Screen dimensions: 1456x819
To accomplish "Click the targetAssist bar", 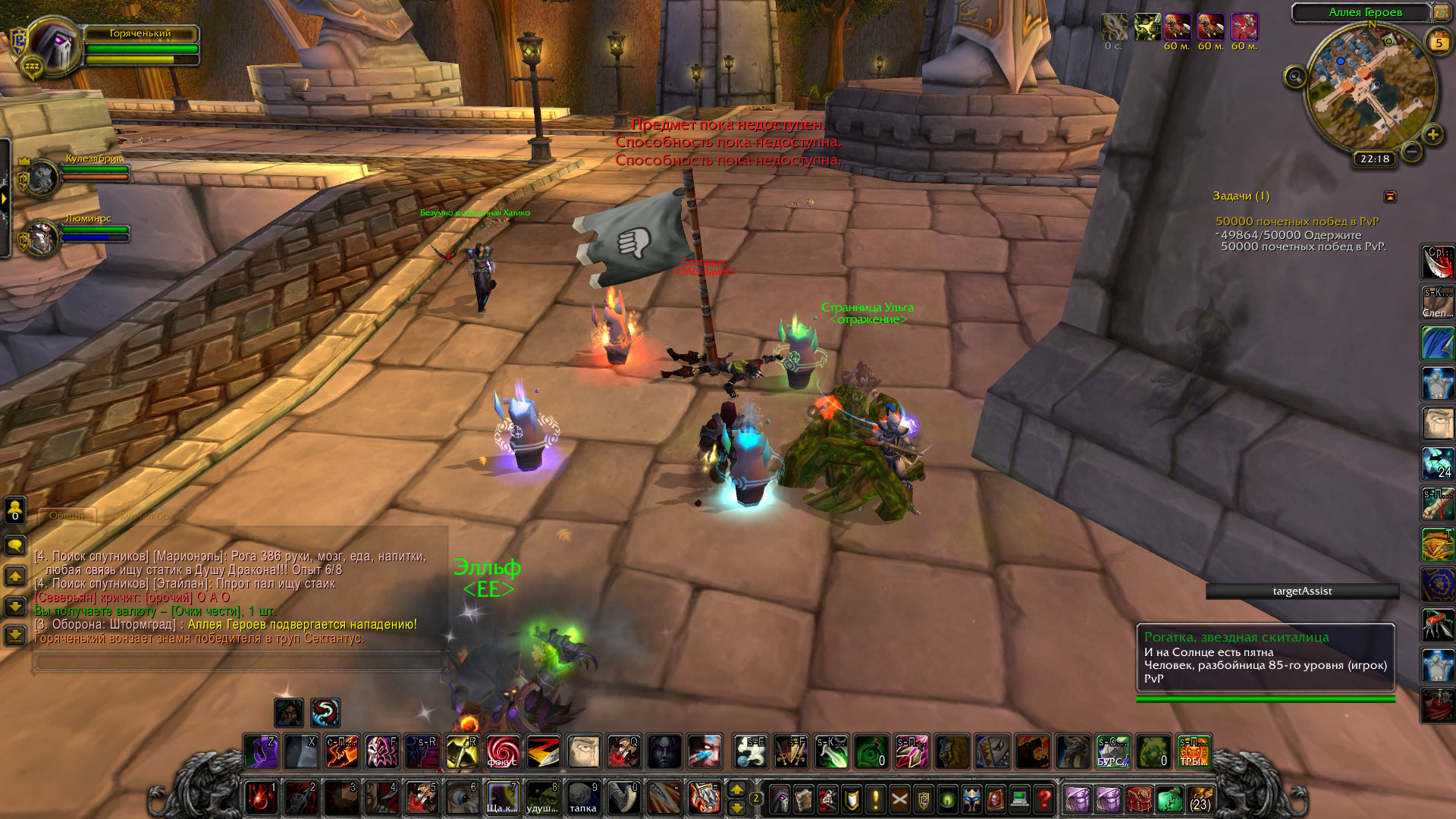I will (x=1302, y=591).
